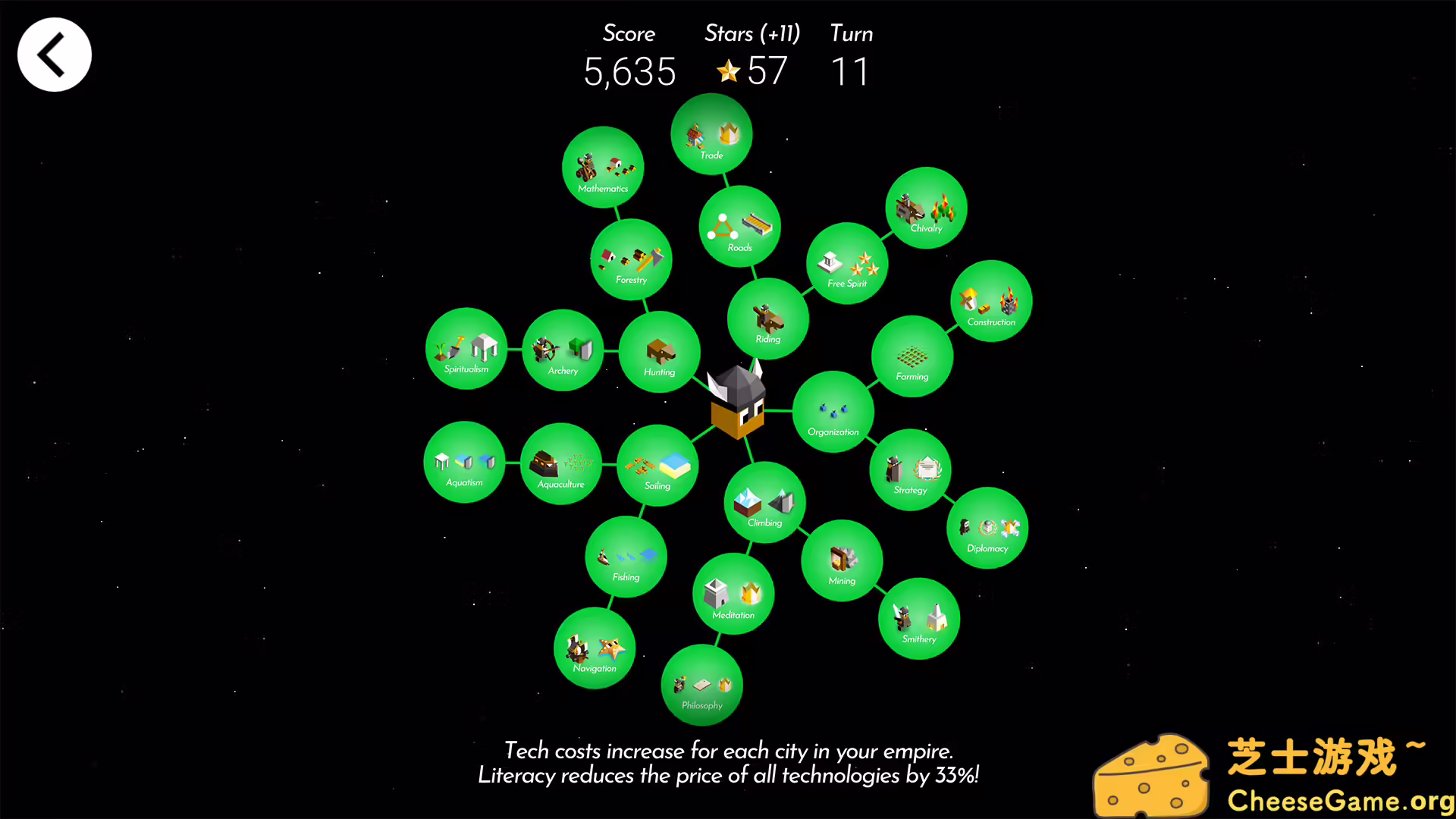1456x819 pixels.
Task: Click the Organization tech bubble
Action: (833, 412)
